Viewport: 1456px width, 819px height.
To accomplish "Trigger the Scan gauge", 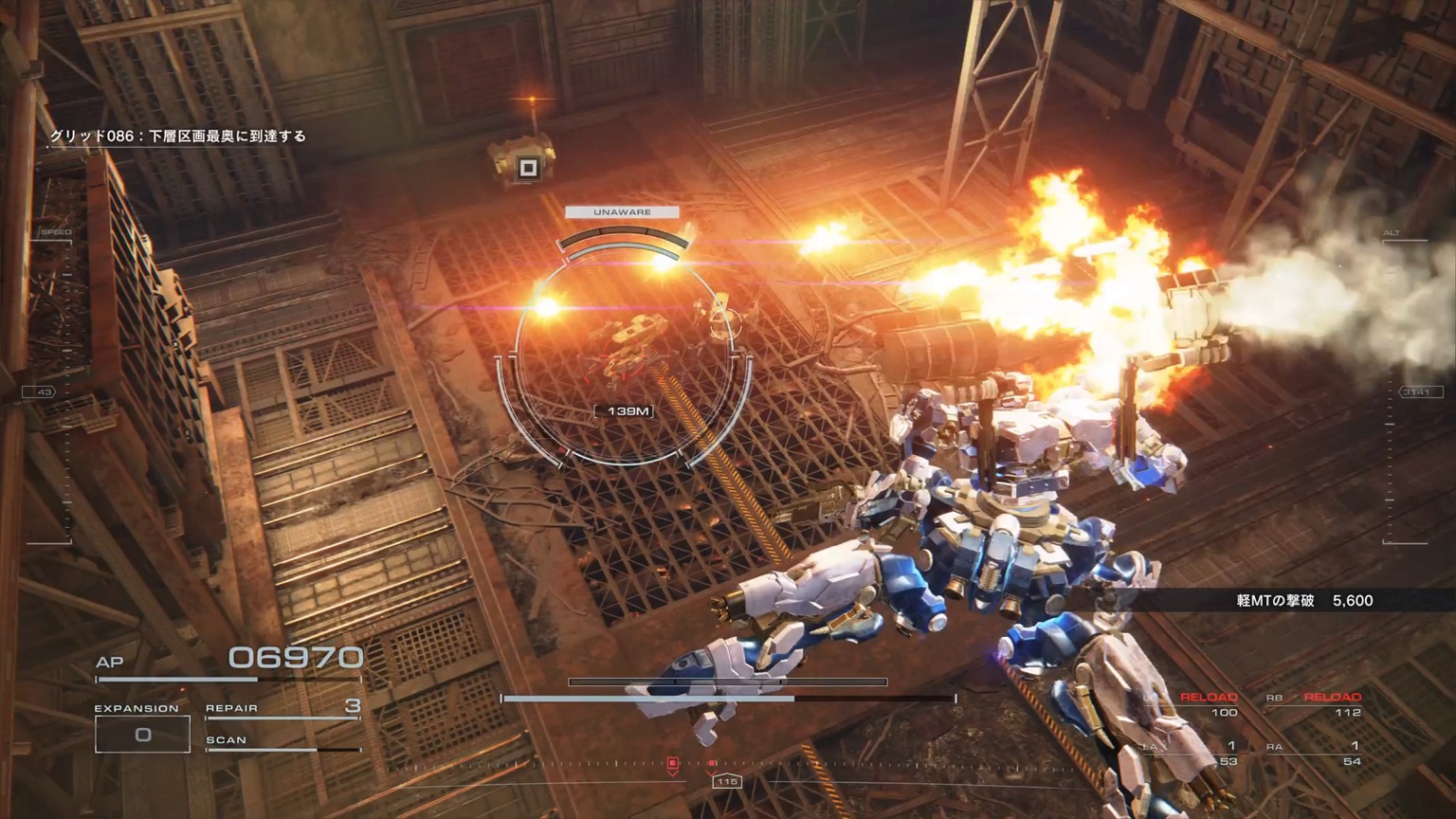I will click(282, 742).
